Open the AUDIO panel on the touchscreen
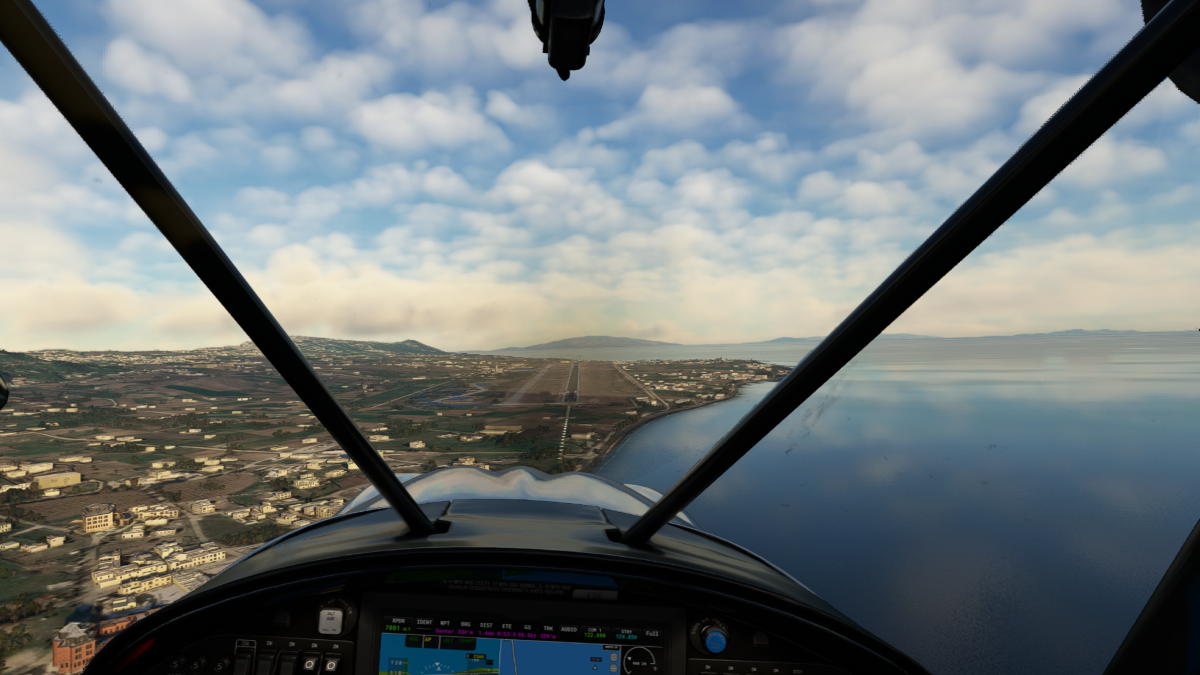 pos(566,628)
